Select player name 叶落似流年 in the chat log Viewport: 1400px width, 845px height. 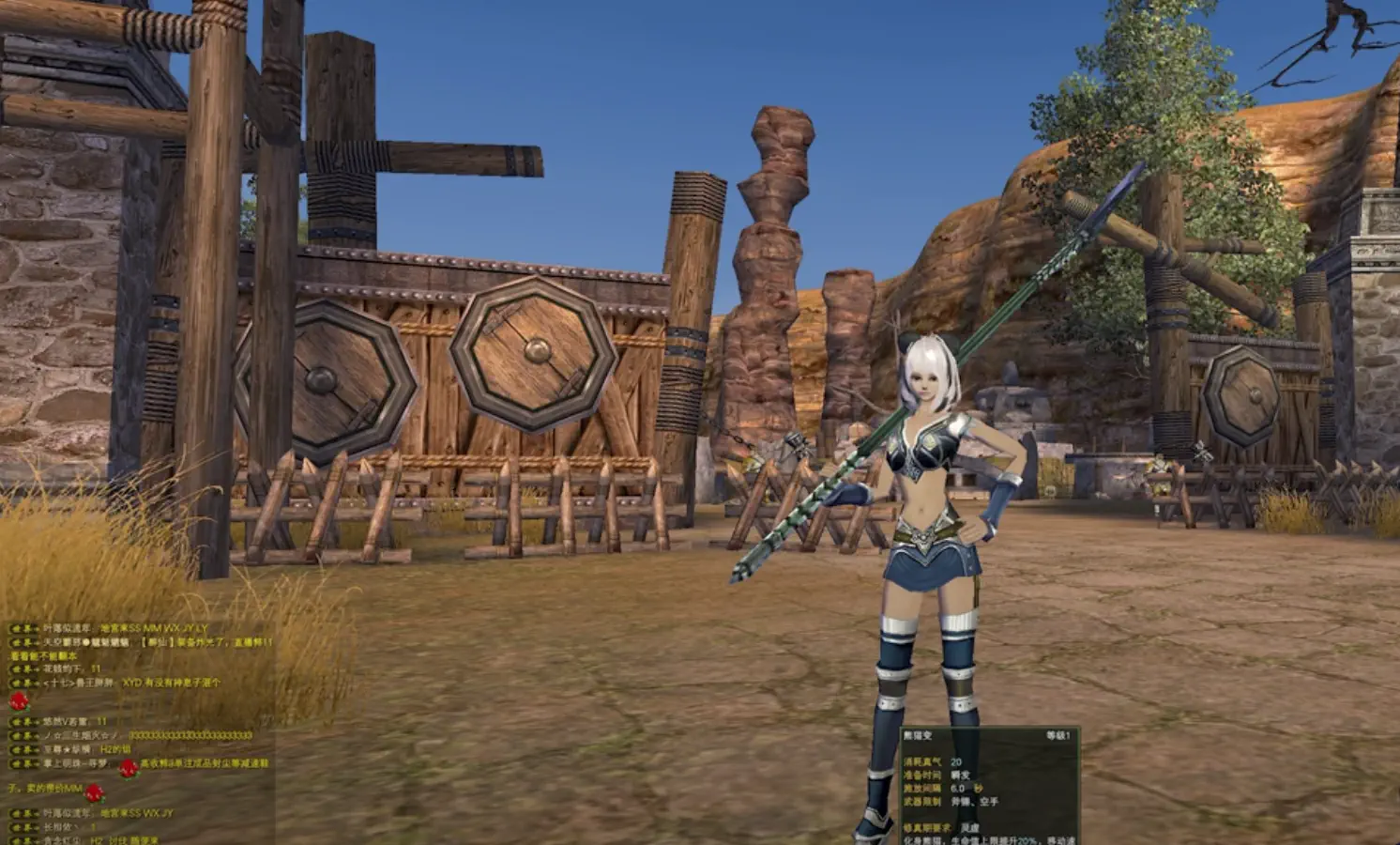click(x=66, y=627)
